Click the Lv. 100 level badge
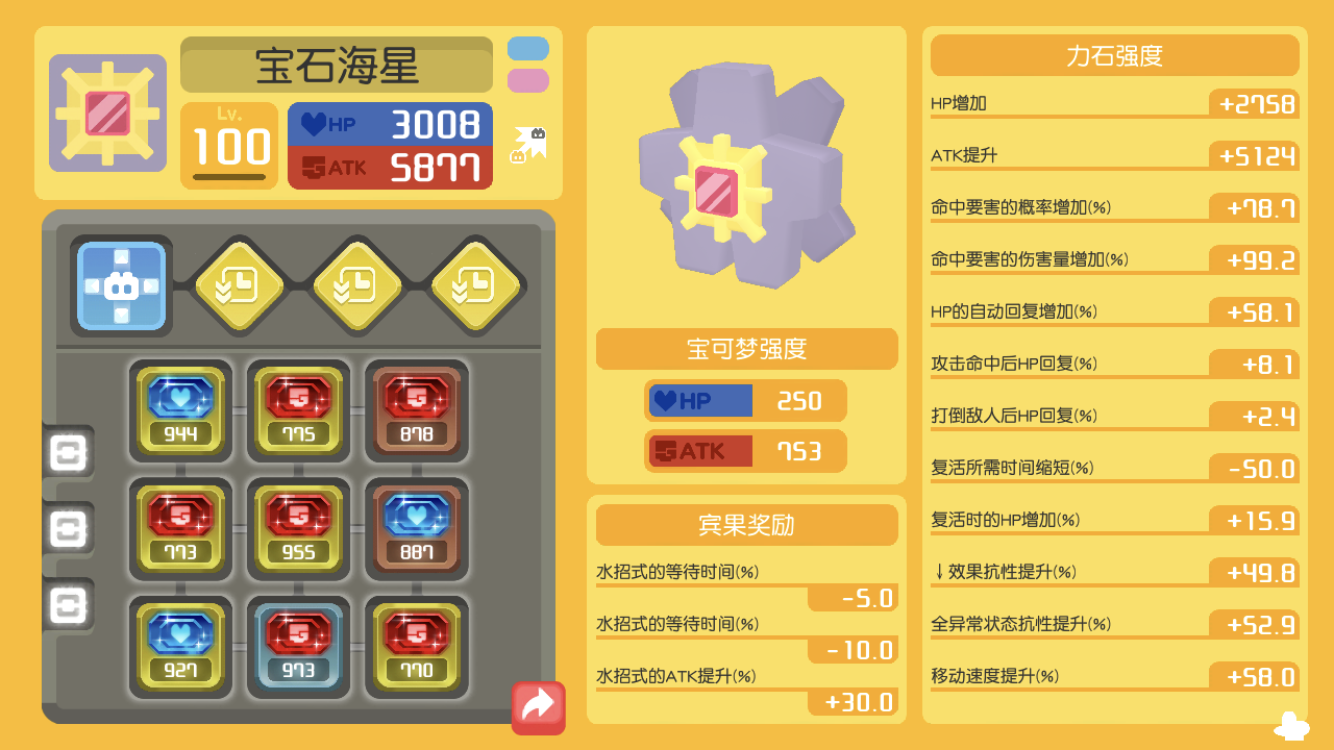 [x=230, y=143]
